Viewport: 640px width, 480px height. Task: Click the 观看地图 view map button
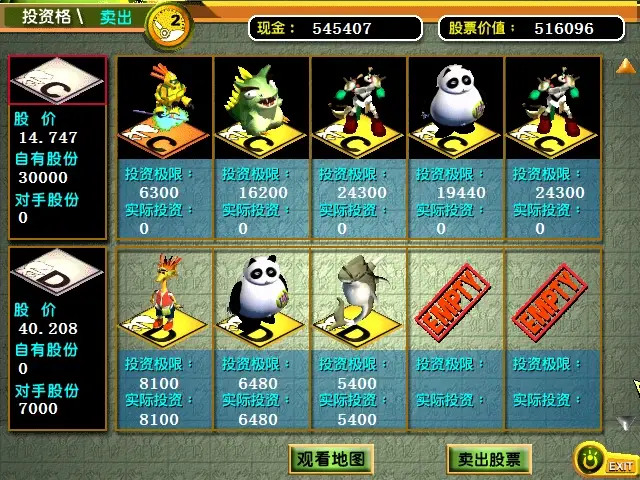tap(333, 460)
